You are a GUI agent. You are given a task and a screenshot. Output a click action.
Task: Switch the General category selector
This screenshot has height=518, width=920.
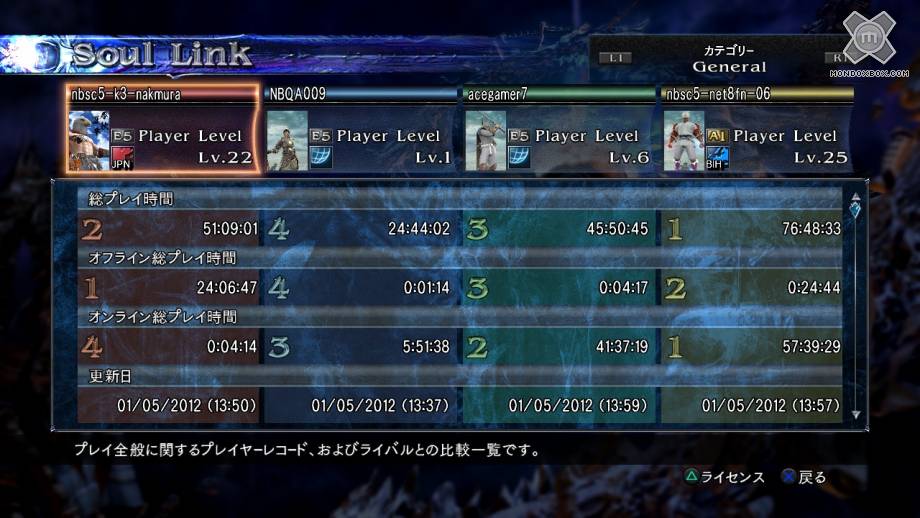click(729, 60)
